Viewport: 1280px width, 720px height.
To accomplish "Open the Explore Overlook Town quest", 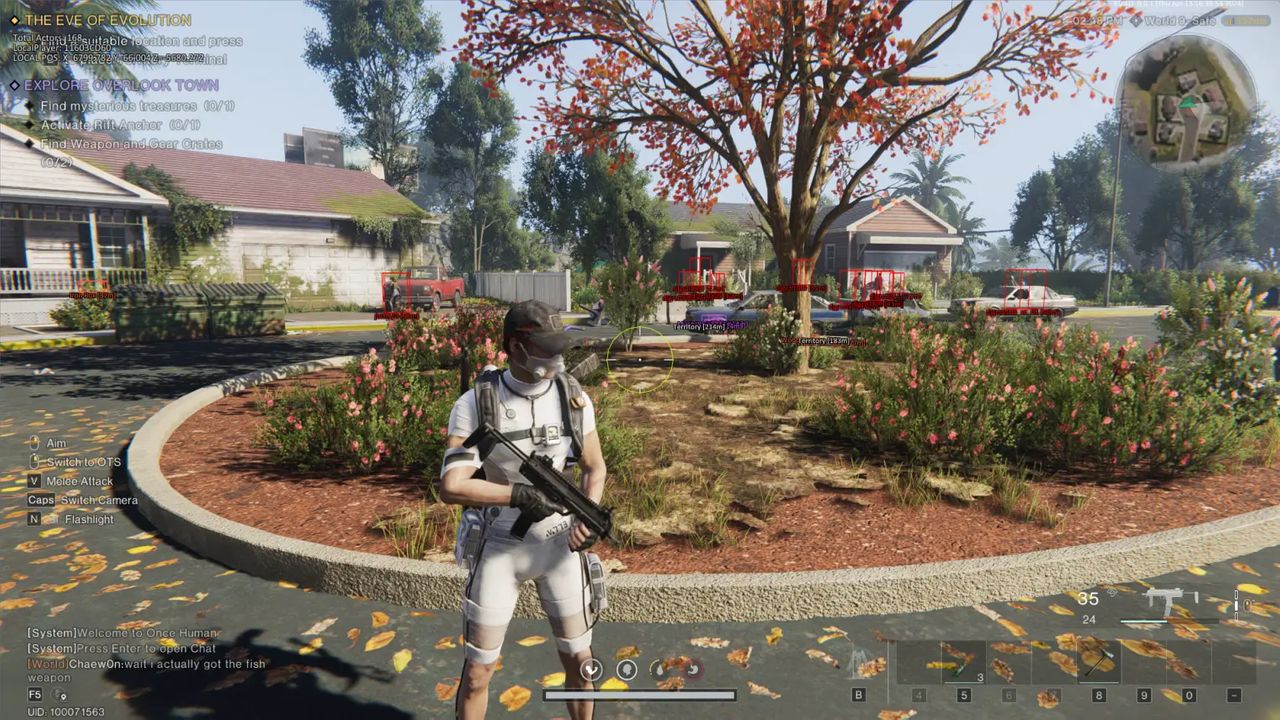I will (x=122, y=85).
